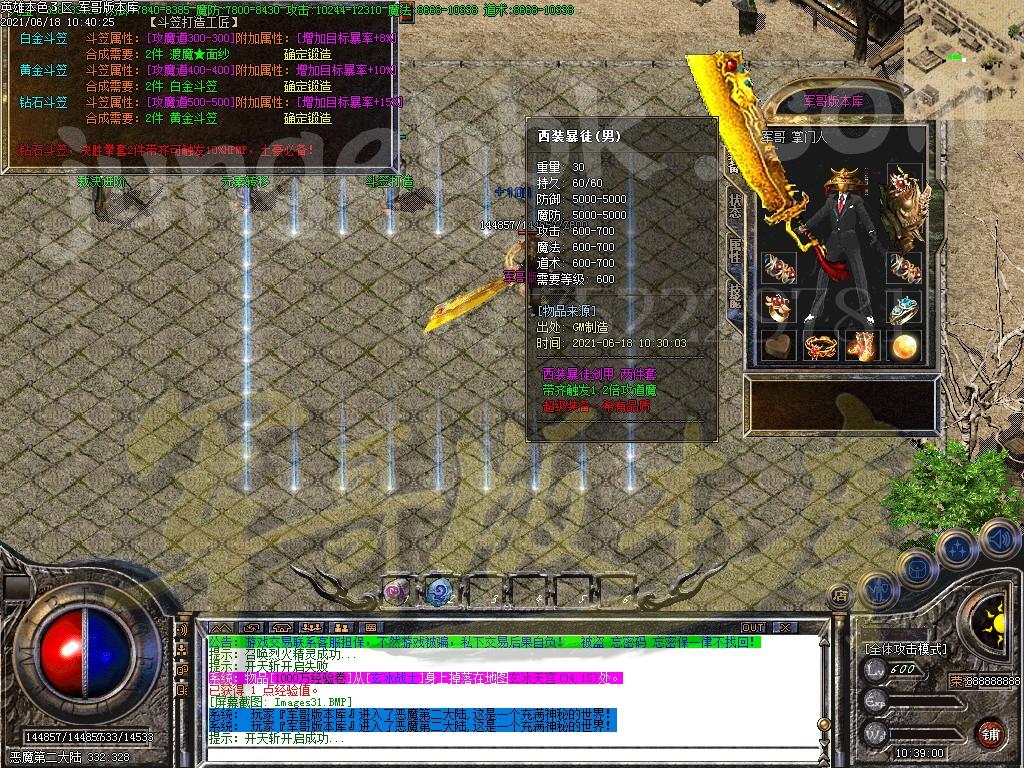Confirm forging the 黄金斗笠 (gold hat)
The height and width of the screenshot is (768, 1024).
(x=307, y=86)
